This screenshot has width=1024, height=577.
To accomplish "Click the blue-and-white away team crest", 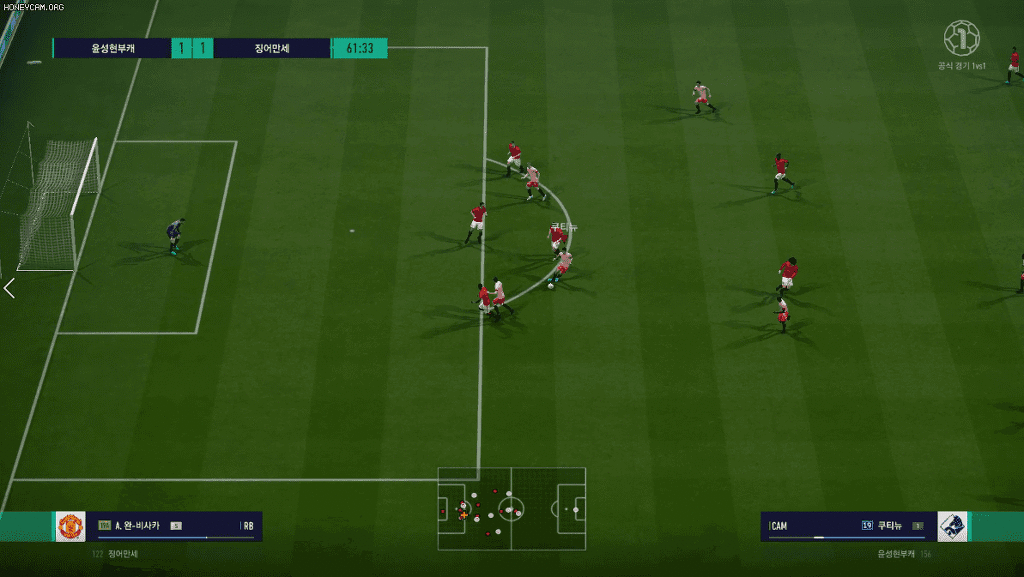I will coord(951,526).
